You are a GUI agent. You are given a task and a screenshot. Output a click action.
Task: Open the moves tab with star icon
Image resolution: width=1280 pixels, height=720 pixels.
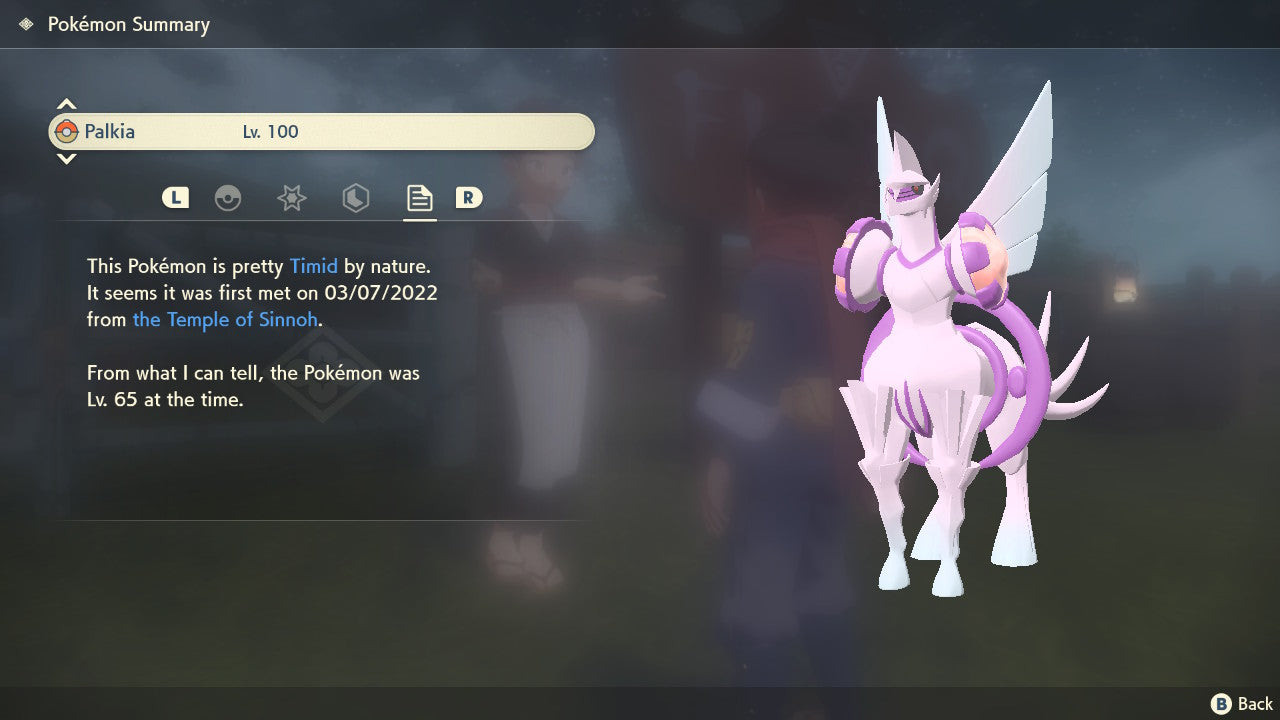(x=292, y=198)
